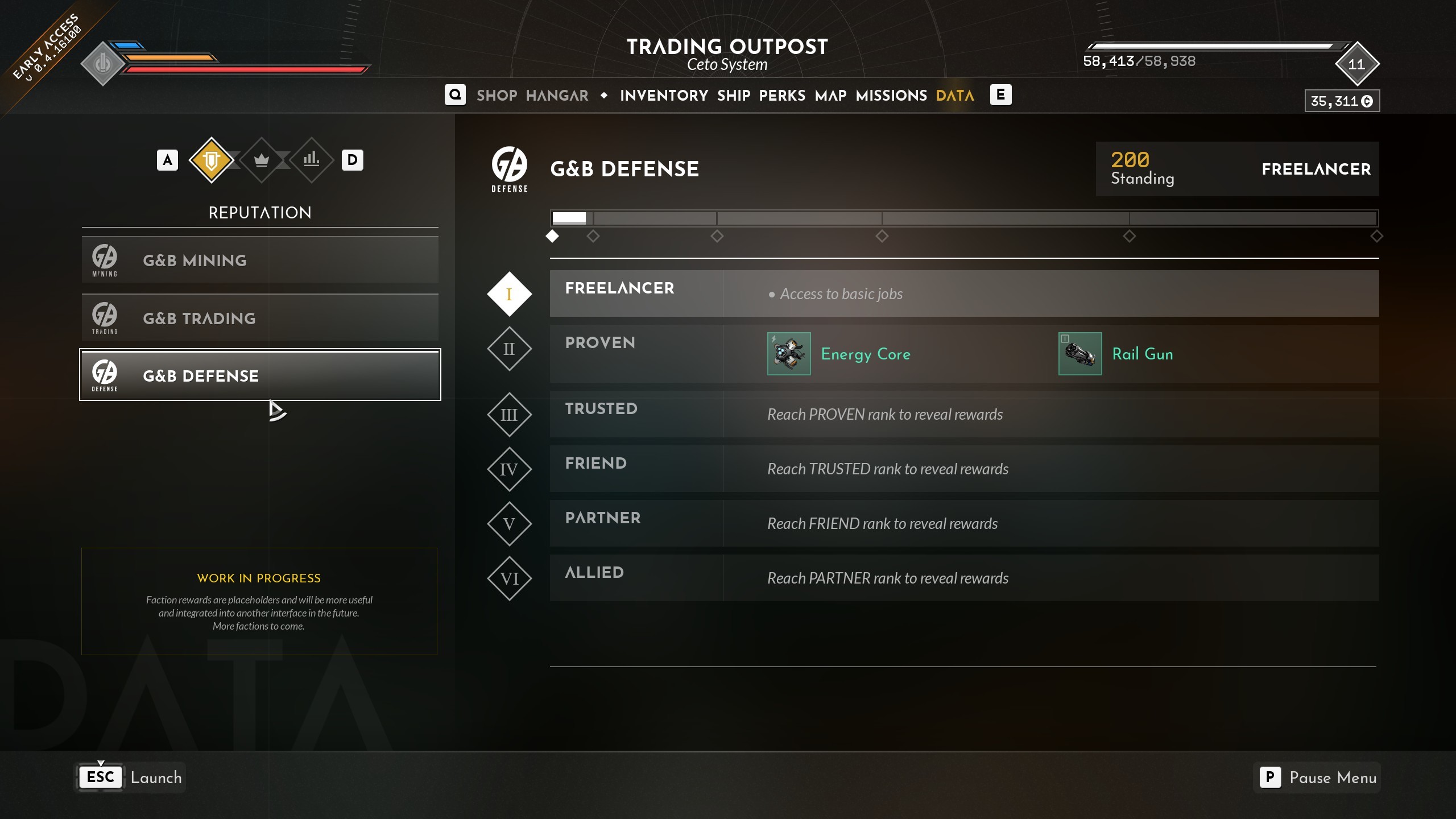This screenshot has width=1456, height=819.
Task: Click the G&B Mining faction logo
Action: 104,259
